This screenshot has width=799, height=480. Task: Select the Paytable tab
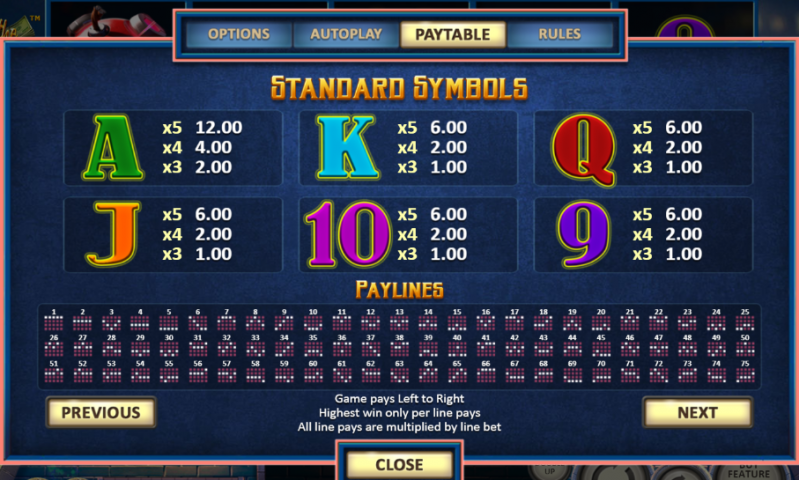[x=453, y=34]
